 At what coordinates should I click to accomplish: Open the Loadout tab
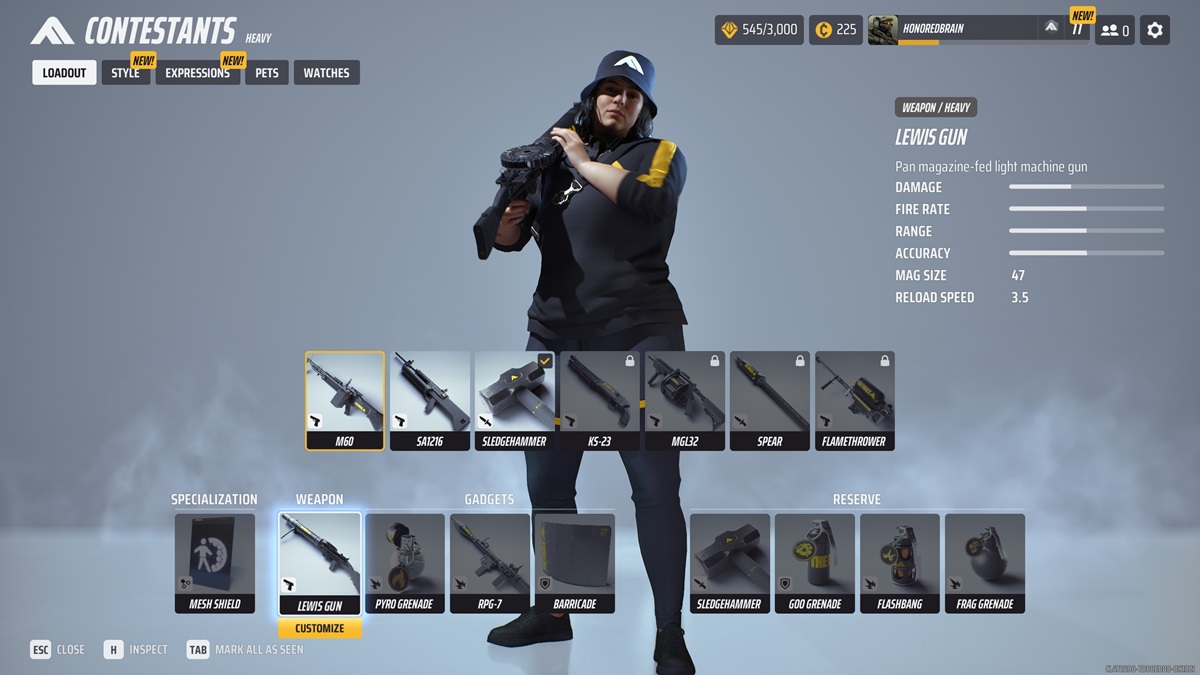pyautogui.click(x=64, y=73)
